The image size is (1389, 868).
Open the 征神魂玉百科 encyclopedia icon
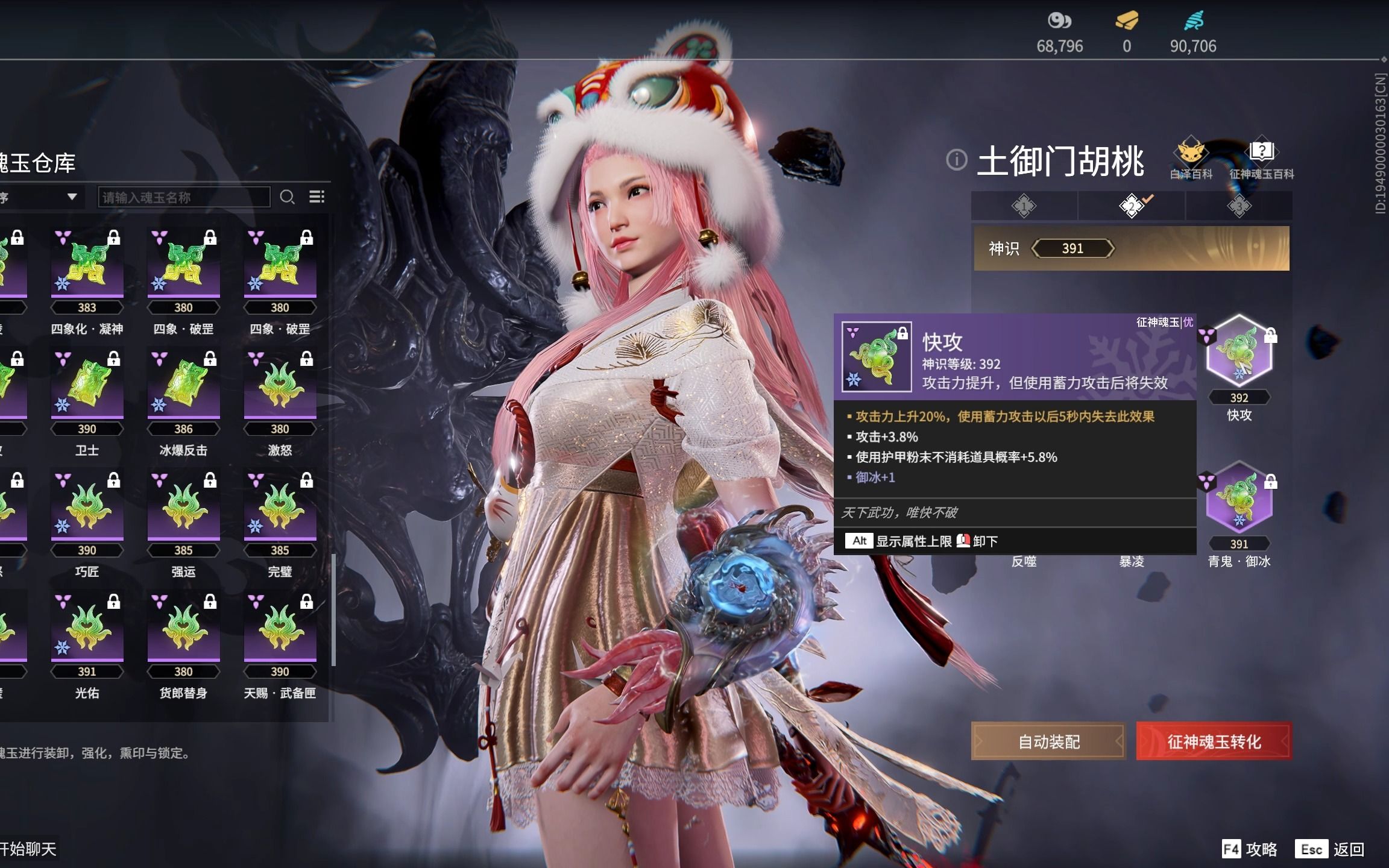pos(1262,153)
